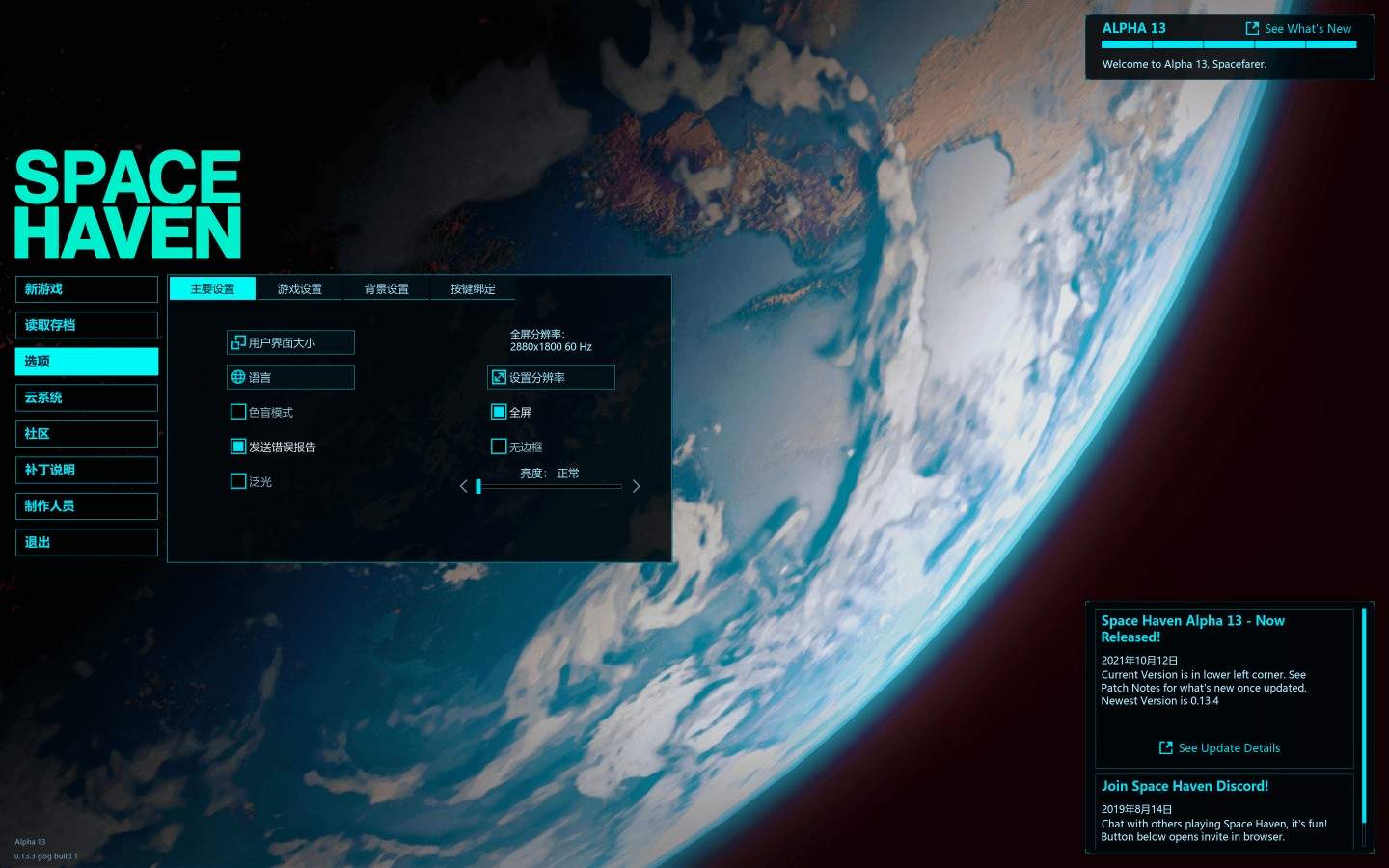Enable the 色盲模式 checkbox
The width and height of the screenshot is (1389, 868).
(x=238, y=411)
